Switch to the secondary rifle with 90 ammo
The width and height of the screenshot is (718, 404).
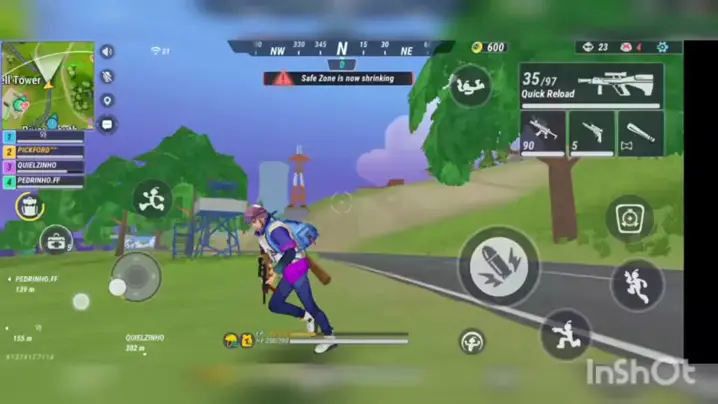coord(542,134)
